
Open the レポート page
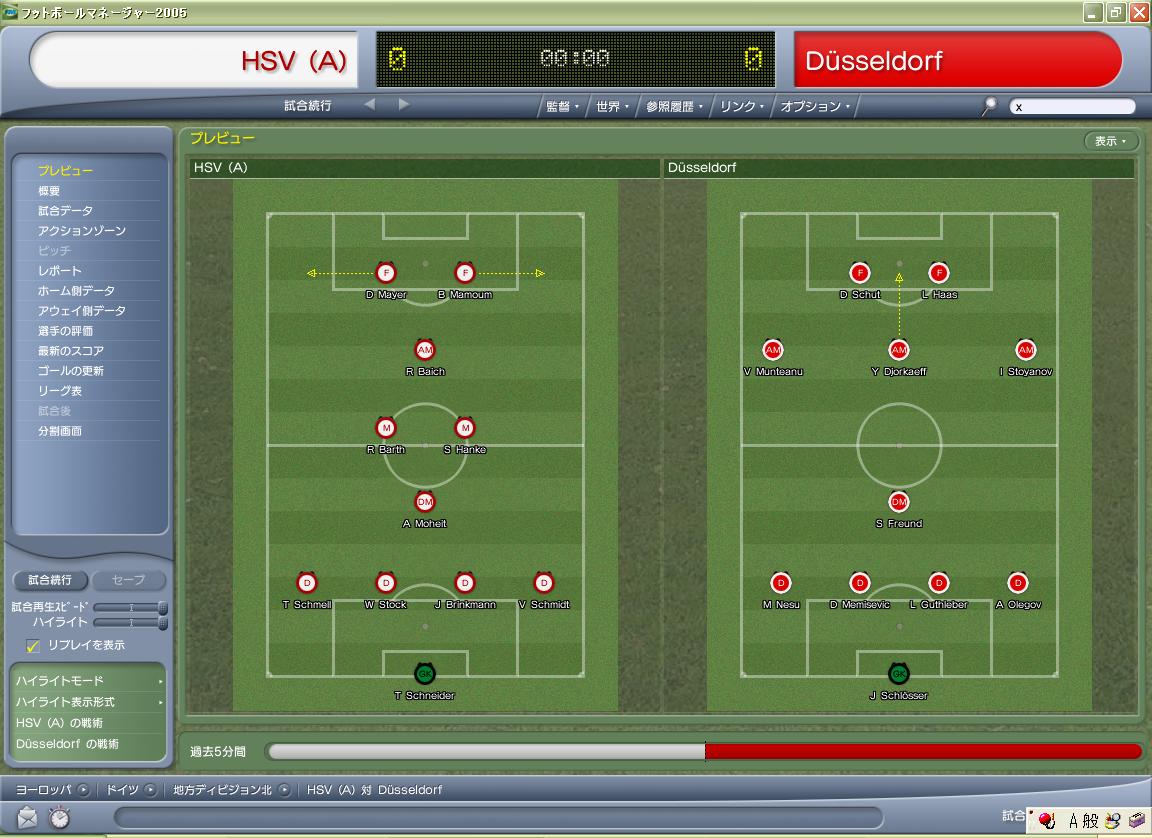click(60, 271)
